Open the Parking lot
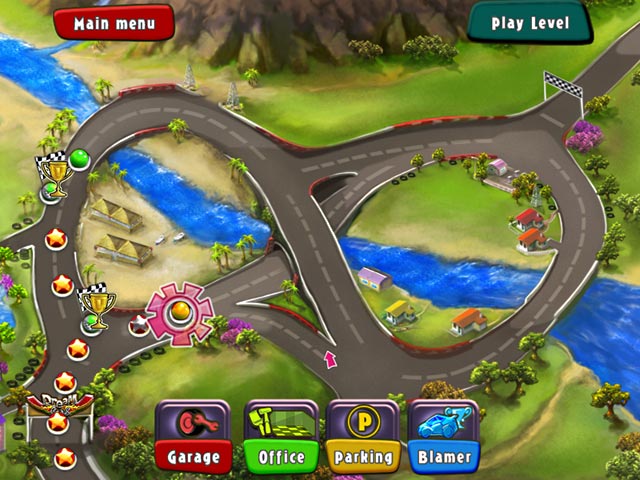 pyautogui.click(x=363, y=436)
